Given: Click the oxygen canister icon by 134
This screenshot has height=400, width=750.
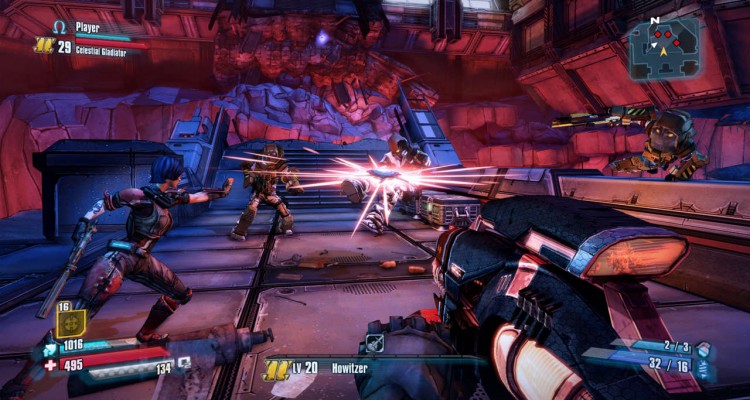Looking at the screenshot, I should [185, 362].
